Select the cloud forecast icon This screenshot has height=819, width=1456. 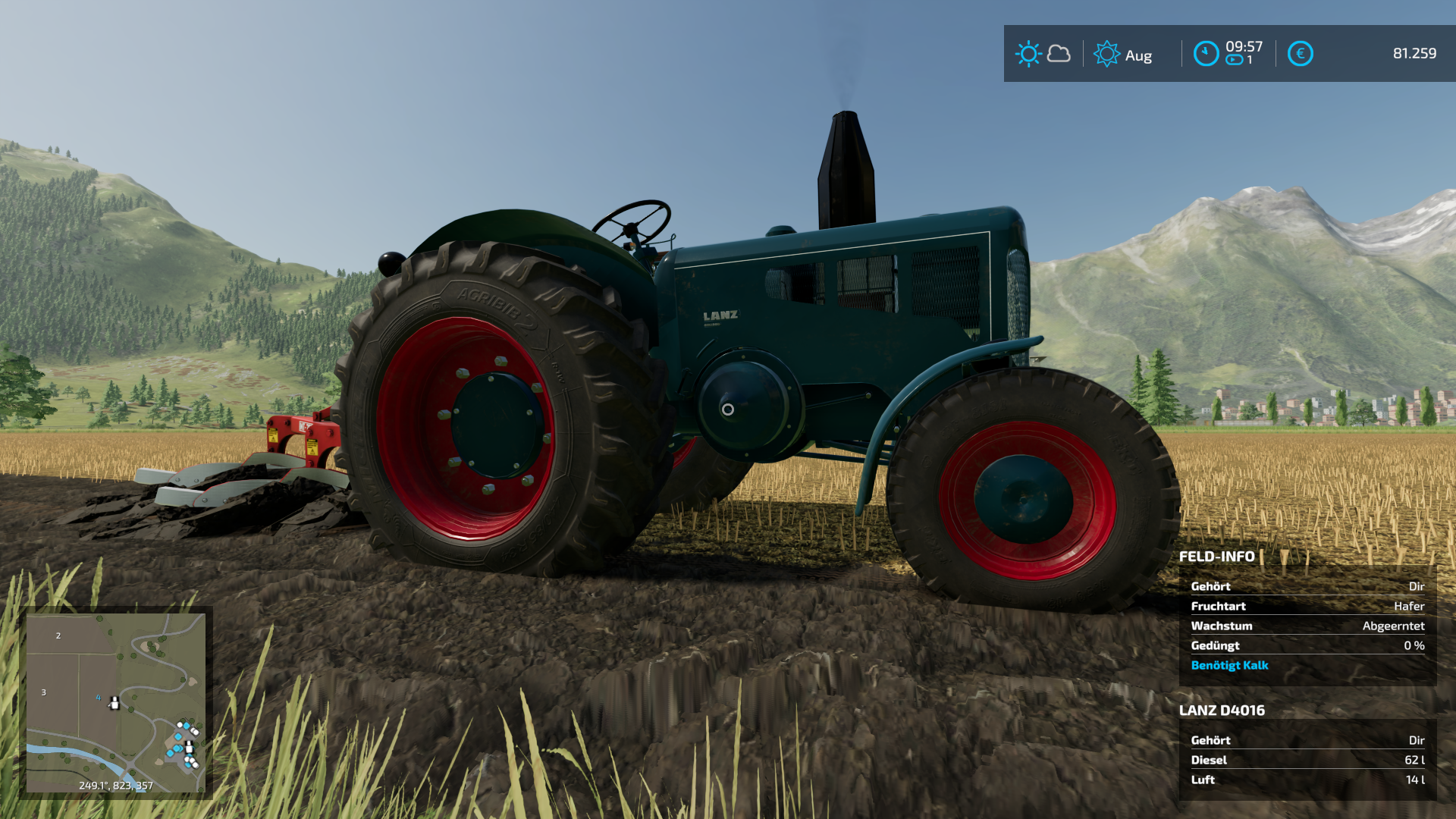(1059, 54)
